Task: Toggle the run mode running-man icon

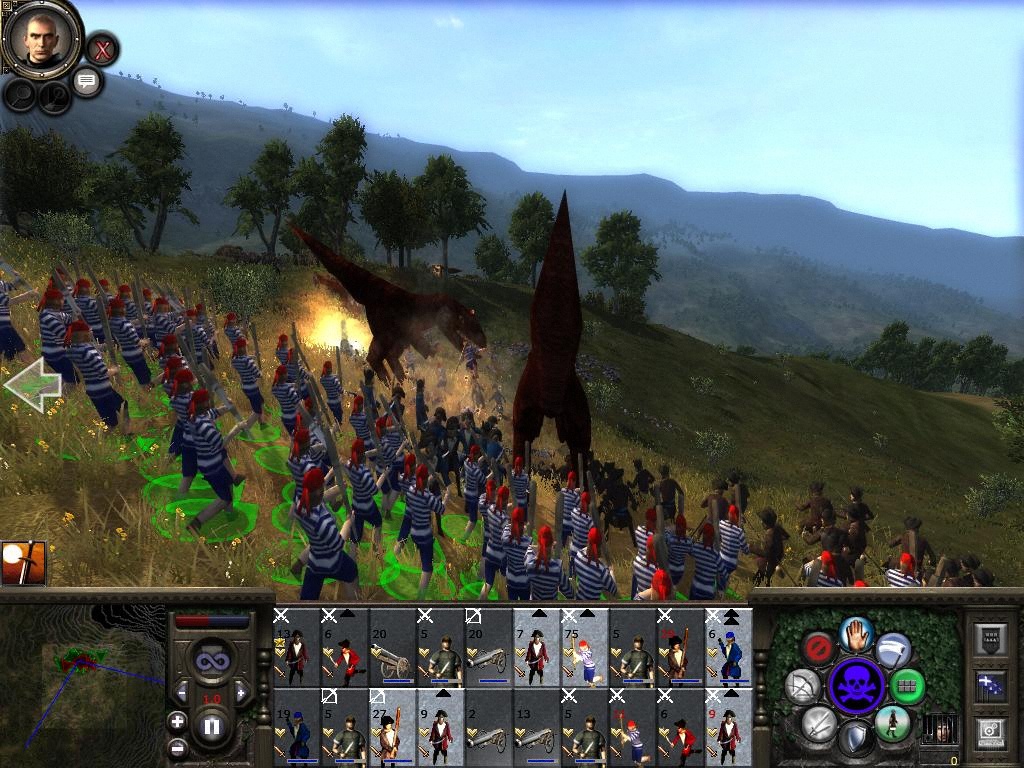Action: [x=892, y=722]
